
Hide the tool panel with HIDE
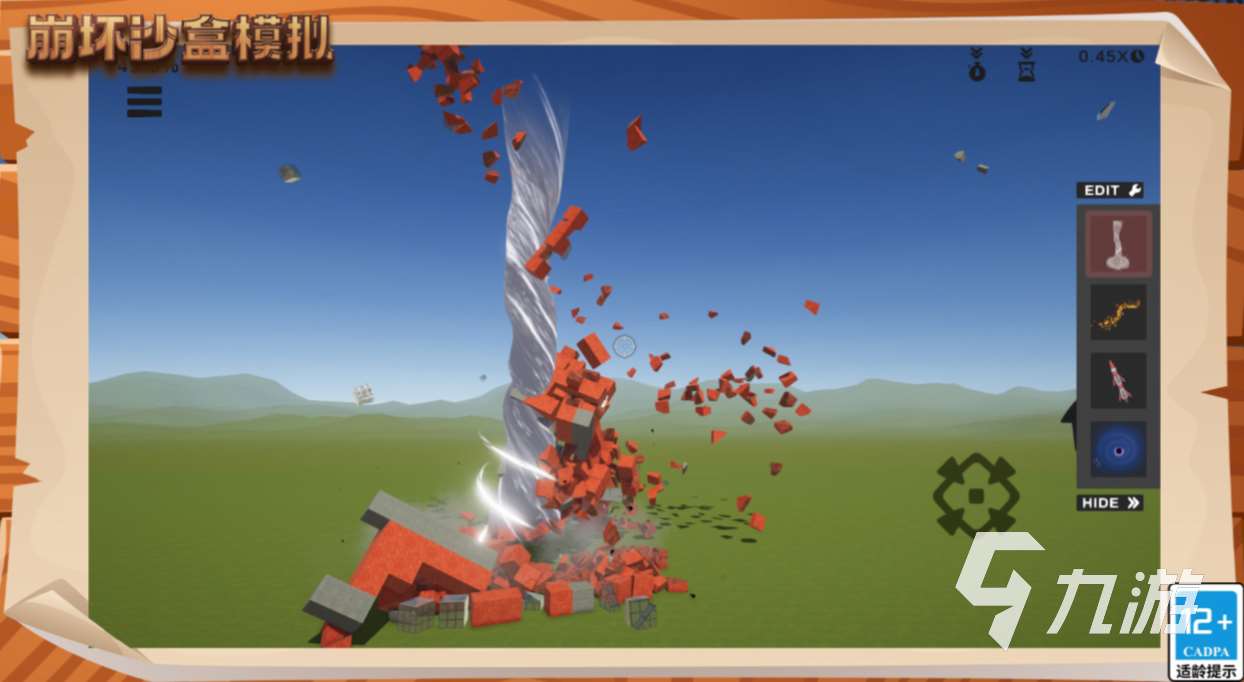click(1110, 503)
